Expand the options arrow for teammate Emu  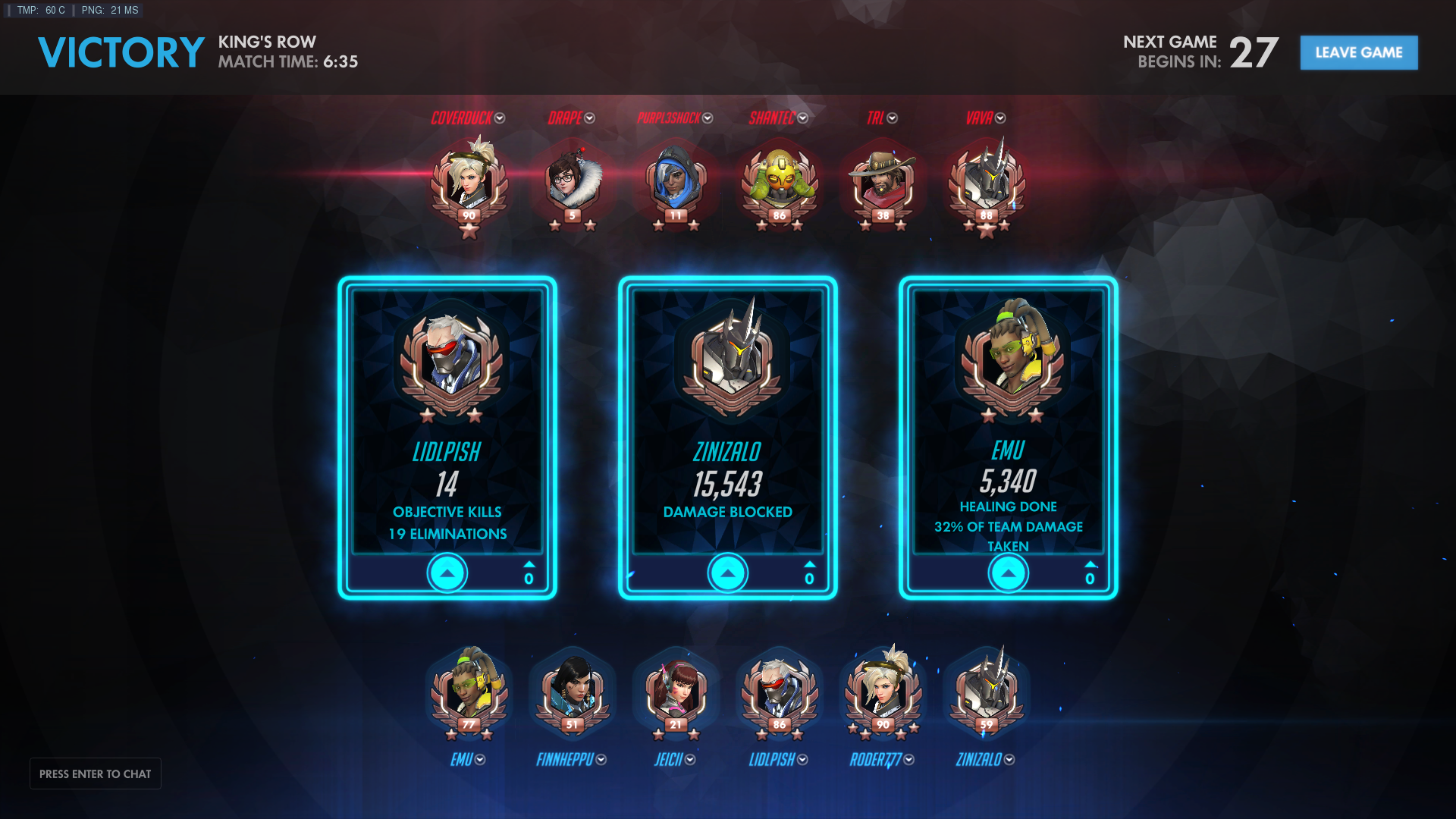[480, 760]
